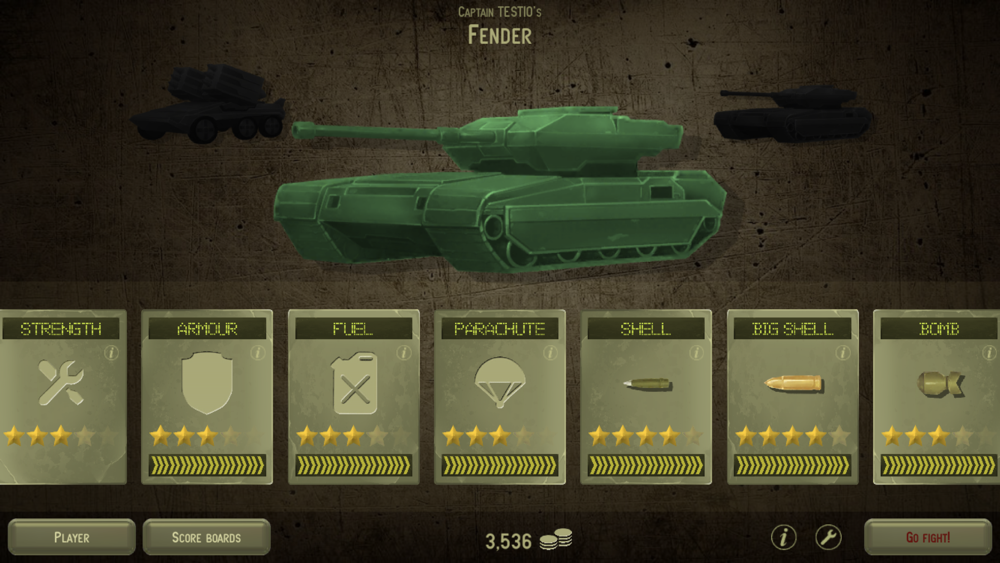
Task: Select the Armour upgrade card
Action: click(207, 396)
